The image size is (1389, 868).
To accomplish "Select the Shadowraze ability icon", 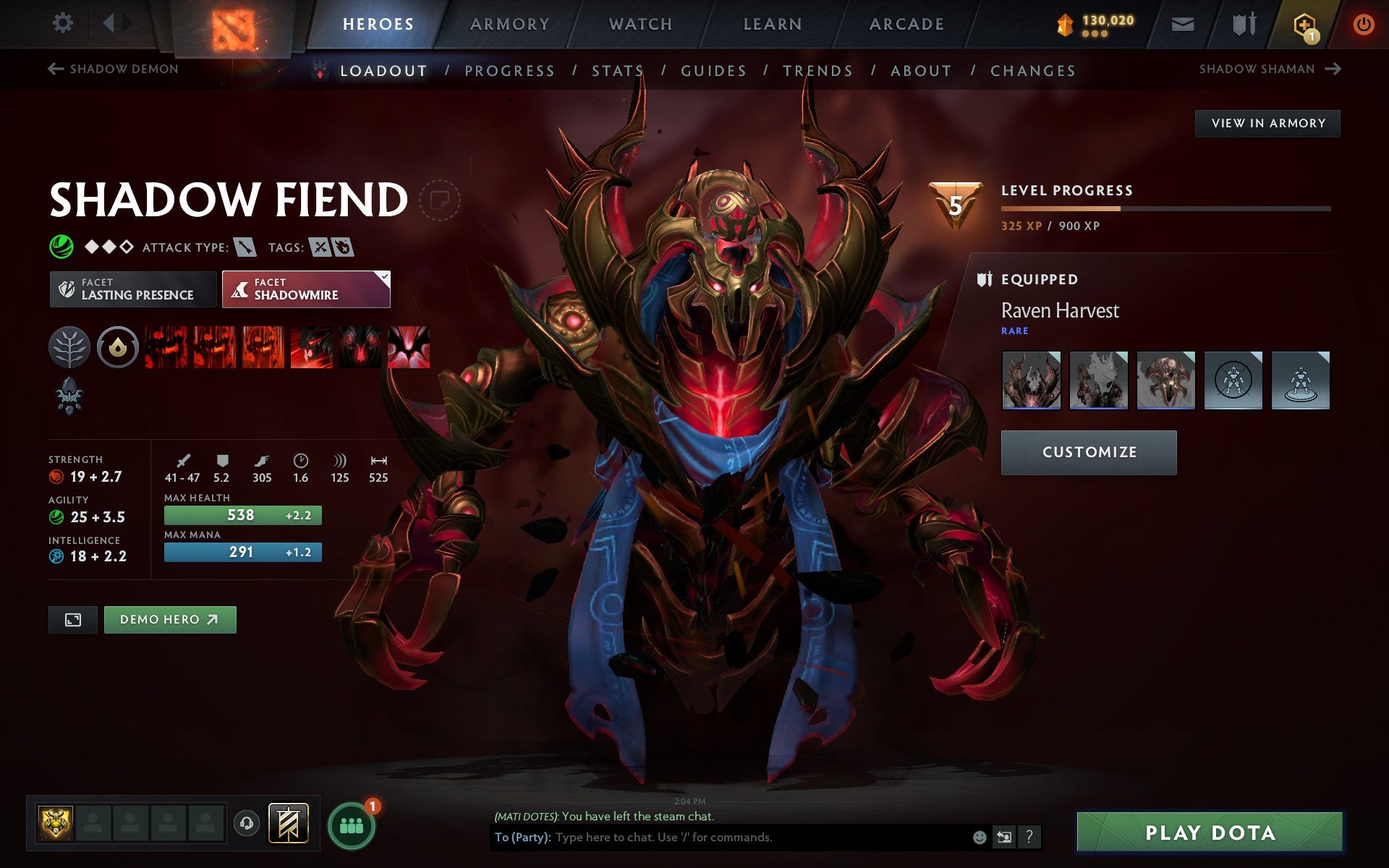I will click(167, 347).
